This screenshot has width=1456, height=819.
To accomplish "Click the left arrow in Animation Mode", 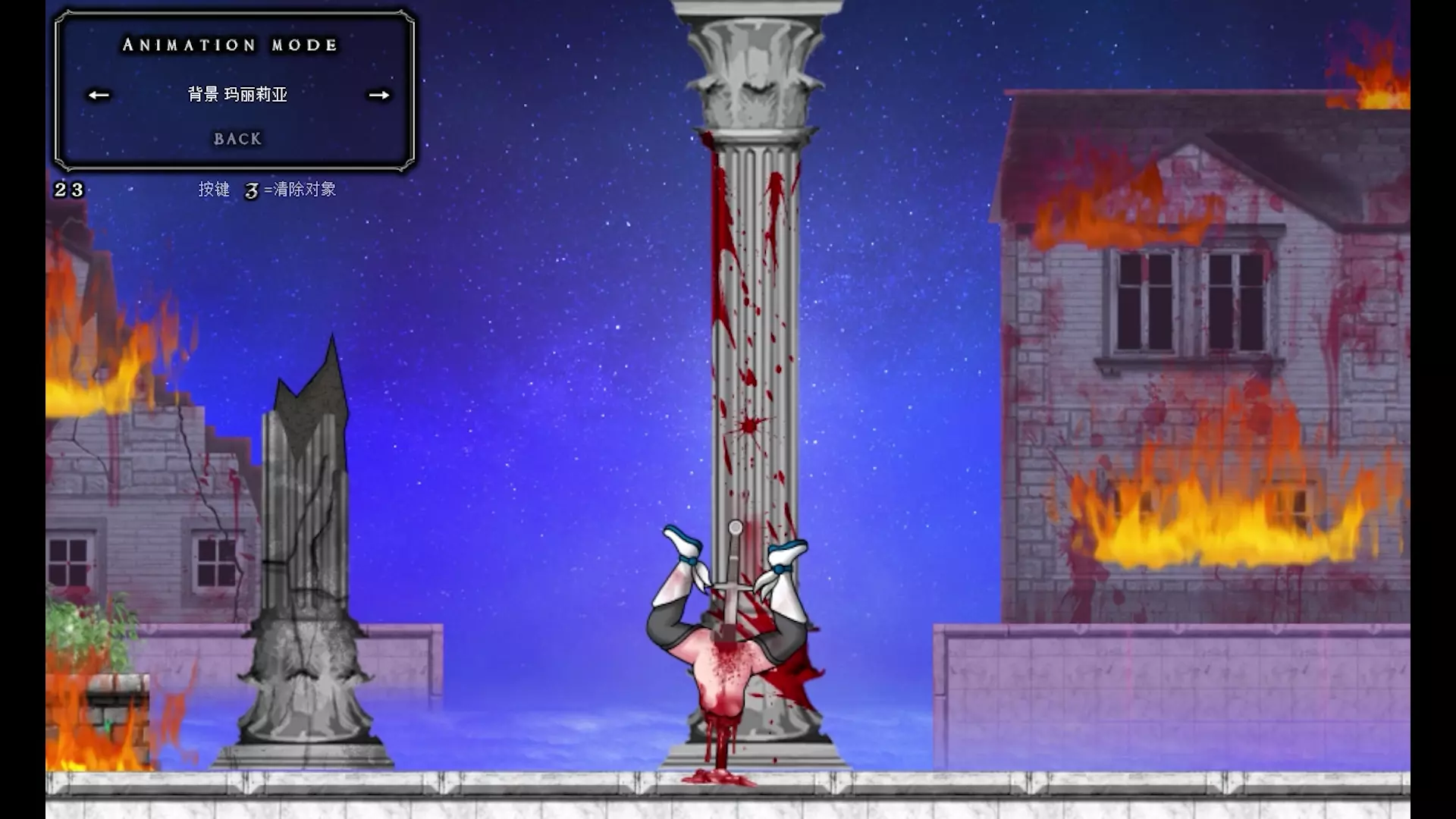I will [x=99, y=95].
